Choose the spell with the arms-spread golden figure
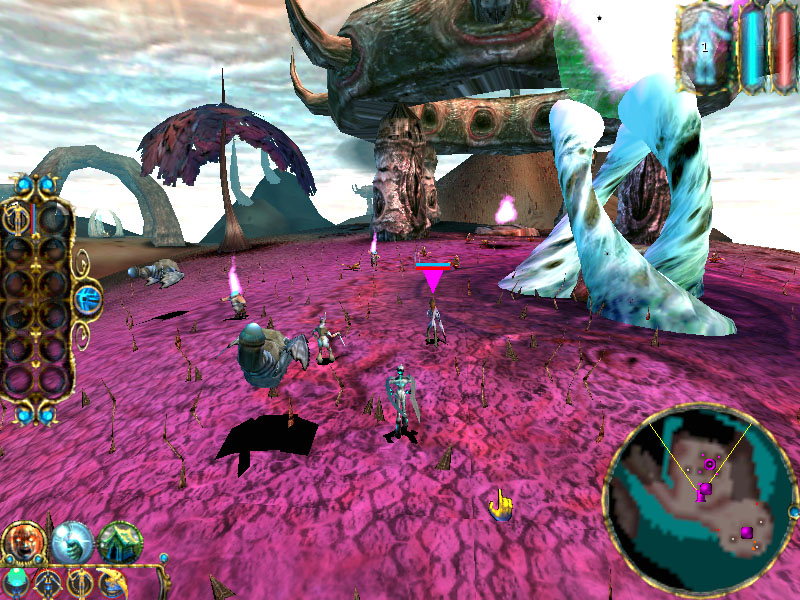This screenshot has height=600, width=800. point(47,583)
